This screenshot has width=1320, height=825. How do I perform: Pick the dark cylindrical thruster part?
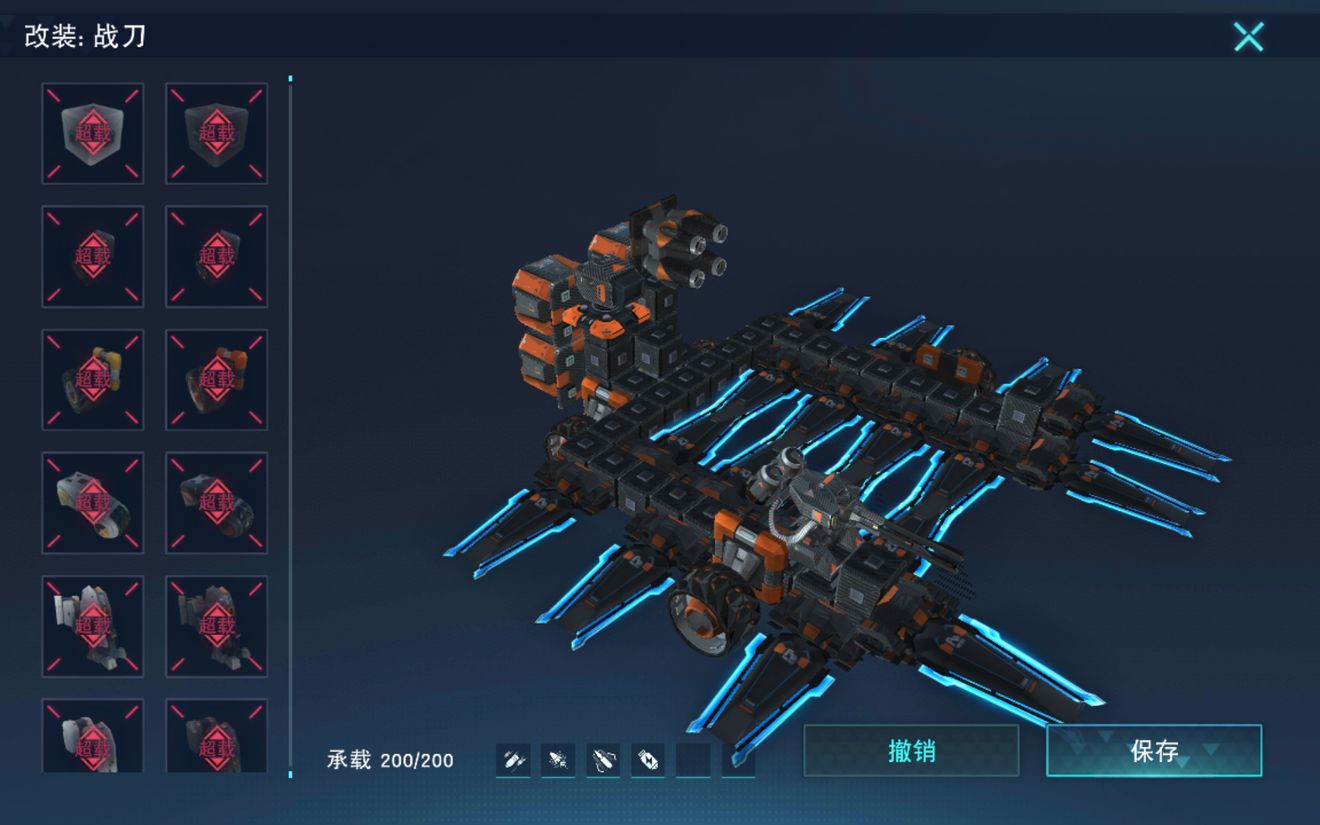[216, 503]
